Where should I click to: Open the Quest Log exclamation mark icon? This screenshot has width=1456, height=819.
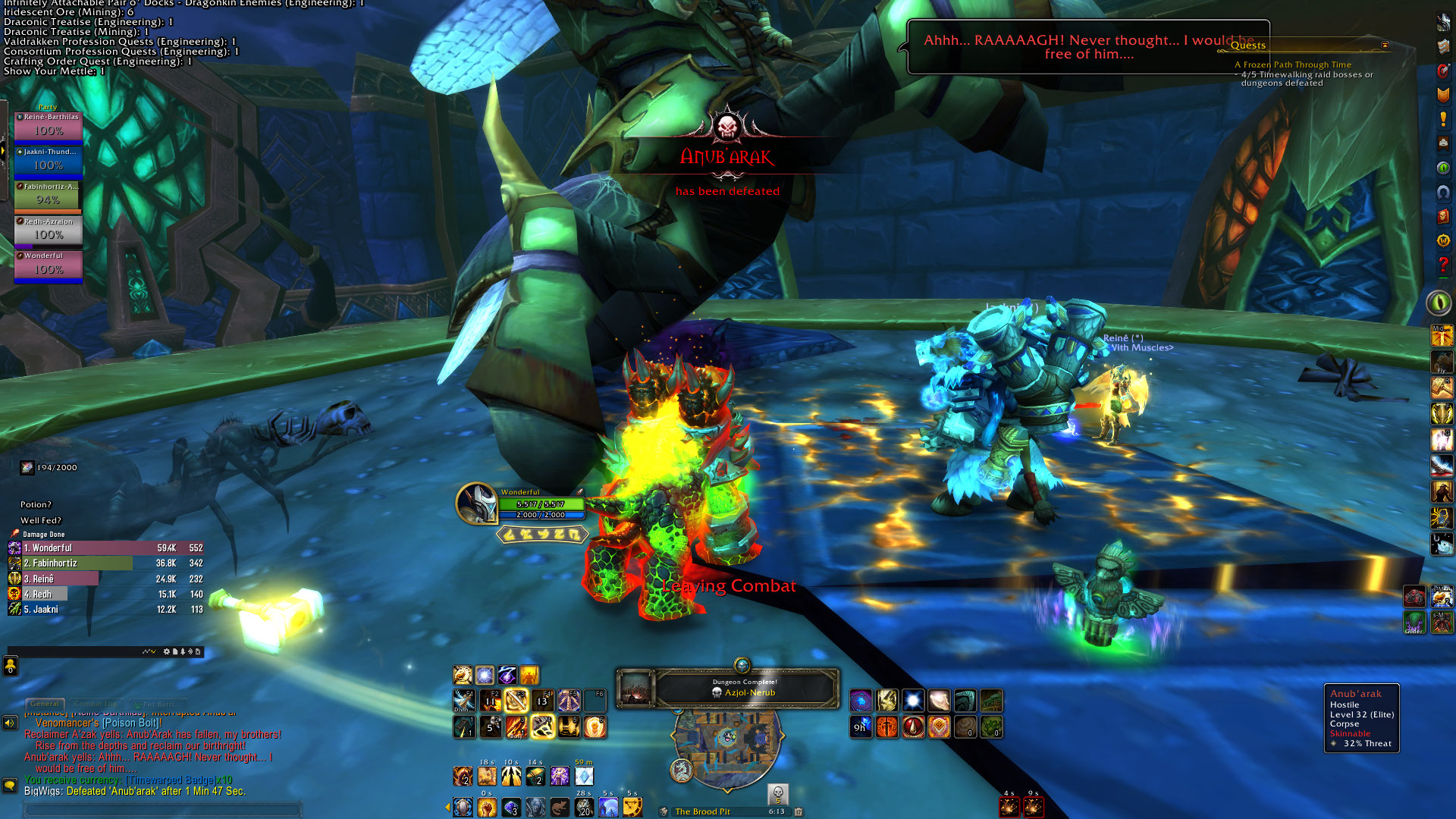pos(1443,119)
